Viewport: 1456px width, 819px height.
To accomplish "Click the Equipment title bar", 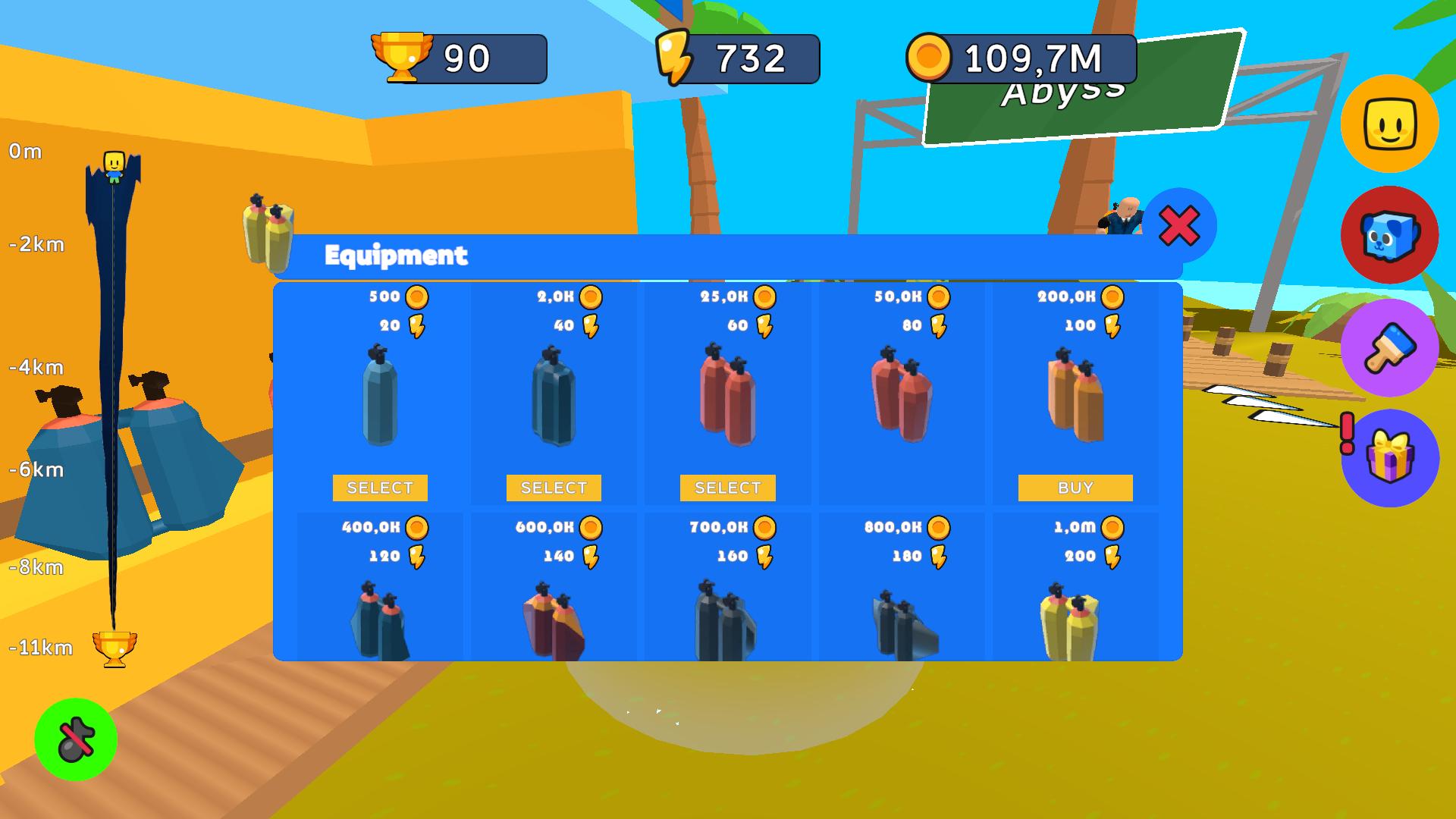I will click(396, 256).
